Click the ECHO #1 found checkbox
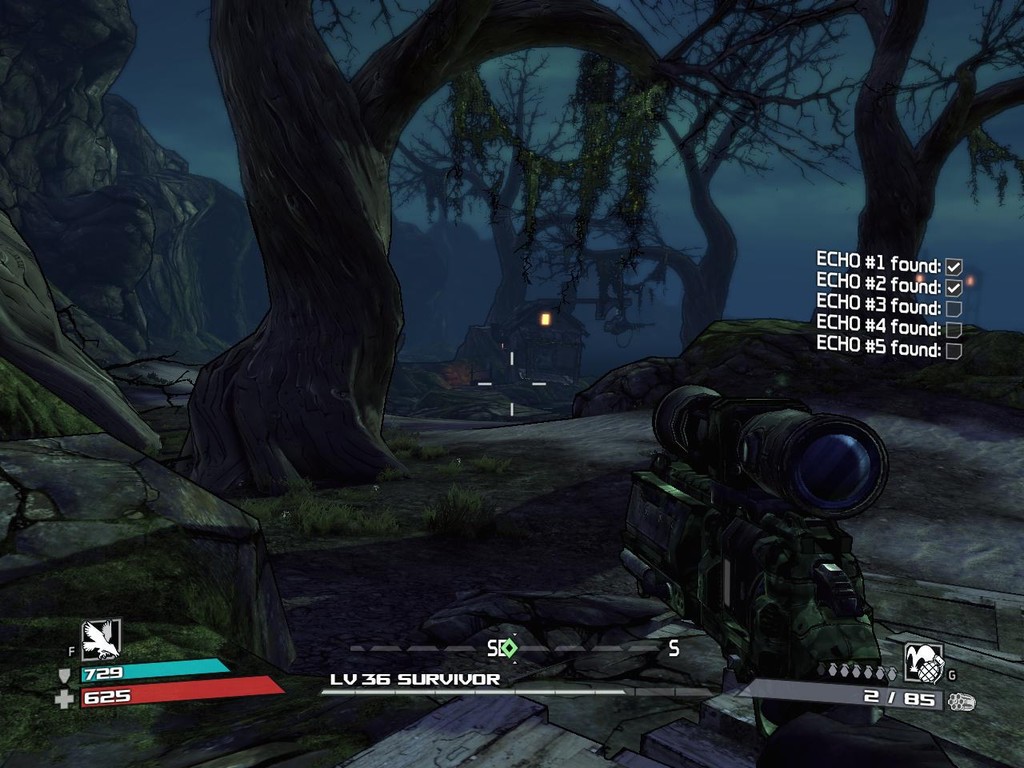The height and width of the screenshot is (768, 1024). 954,267
